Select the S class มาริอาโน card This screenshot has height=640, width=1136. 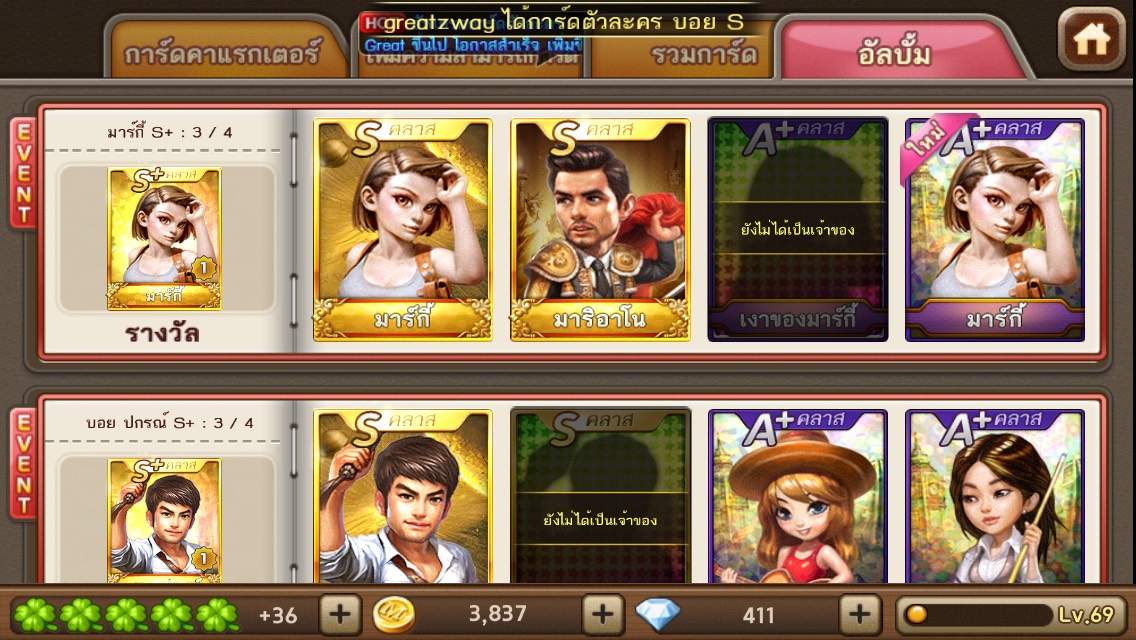pos(600,230)
